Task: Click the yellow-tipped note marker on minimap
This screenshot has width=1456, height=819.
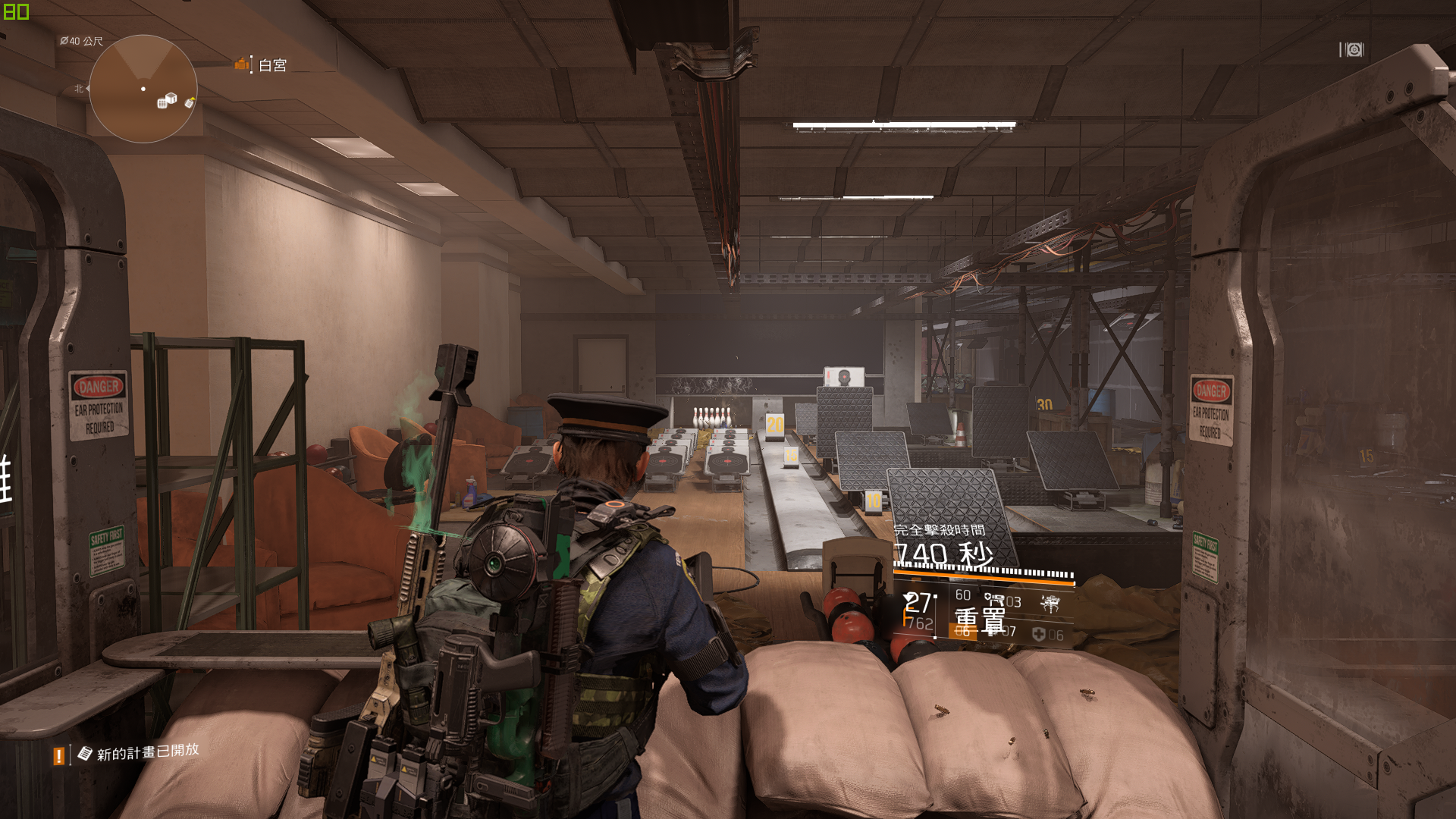Action: pos(190,102)
